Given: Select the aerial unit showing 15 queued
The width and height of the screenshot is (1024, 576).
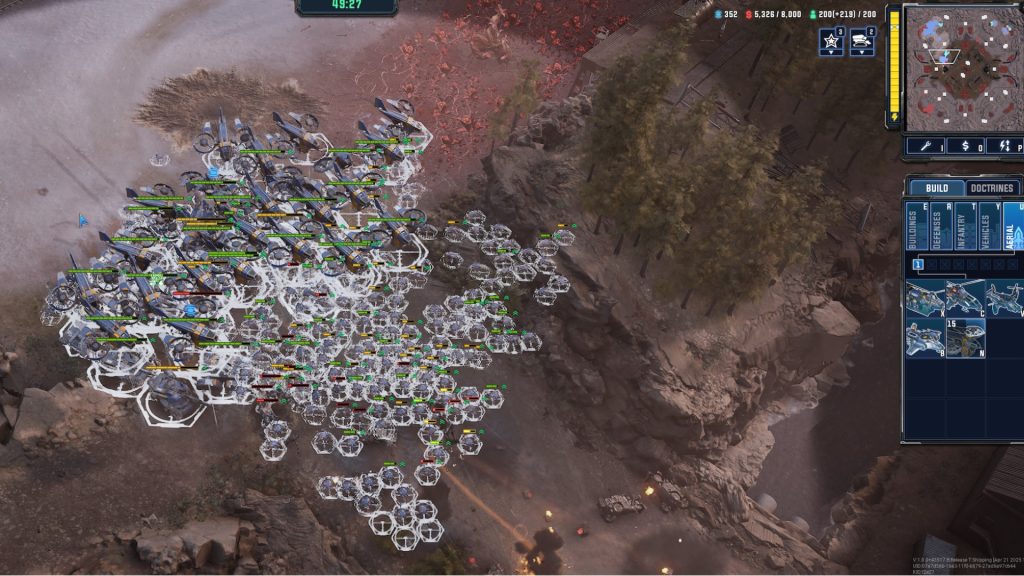Looking at the screenshot, I should pyautogui.click(x=965, y=337).
